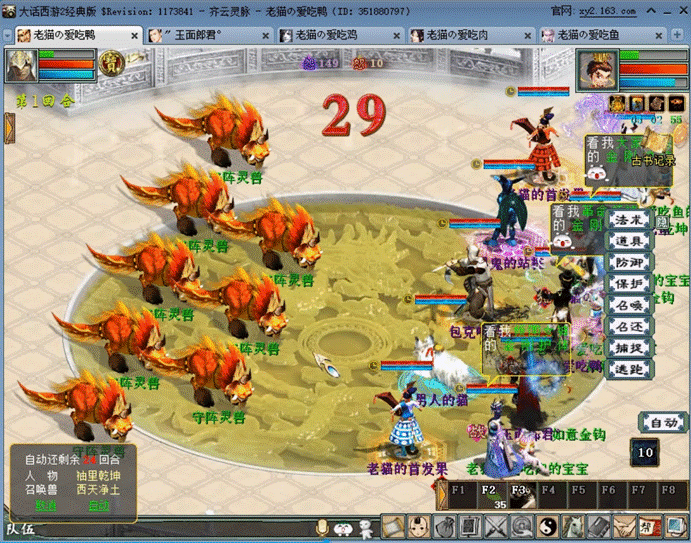691x543 pixels.
Task: Open the 道具 item command
Action: pos(628,241)
